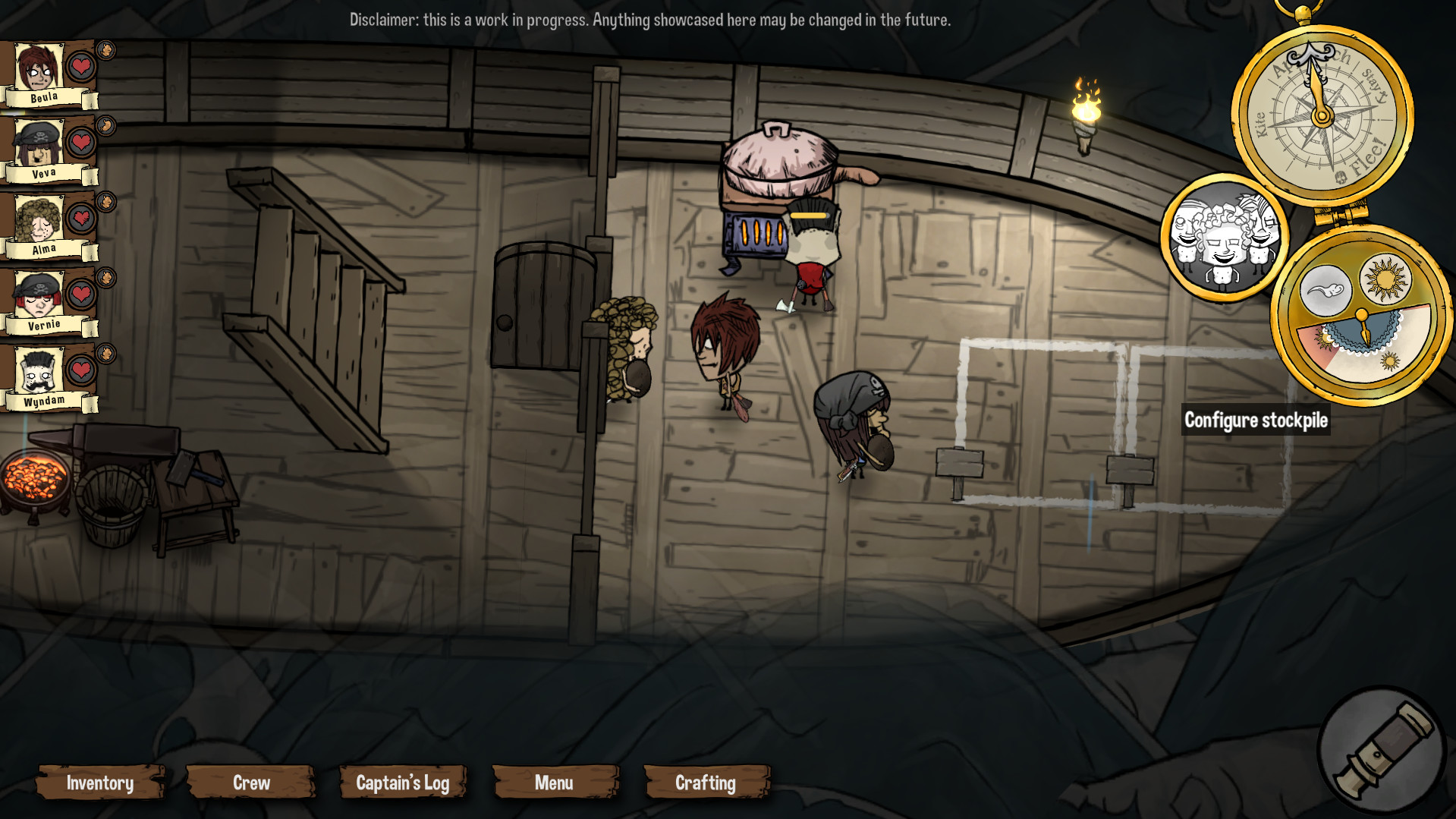Viewport: 1456px width, 819px height.
Task: View the Captain's Log
Action: click(403, 783)
